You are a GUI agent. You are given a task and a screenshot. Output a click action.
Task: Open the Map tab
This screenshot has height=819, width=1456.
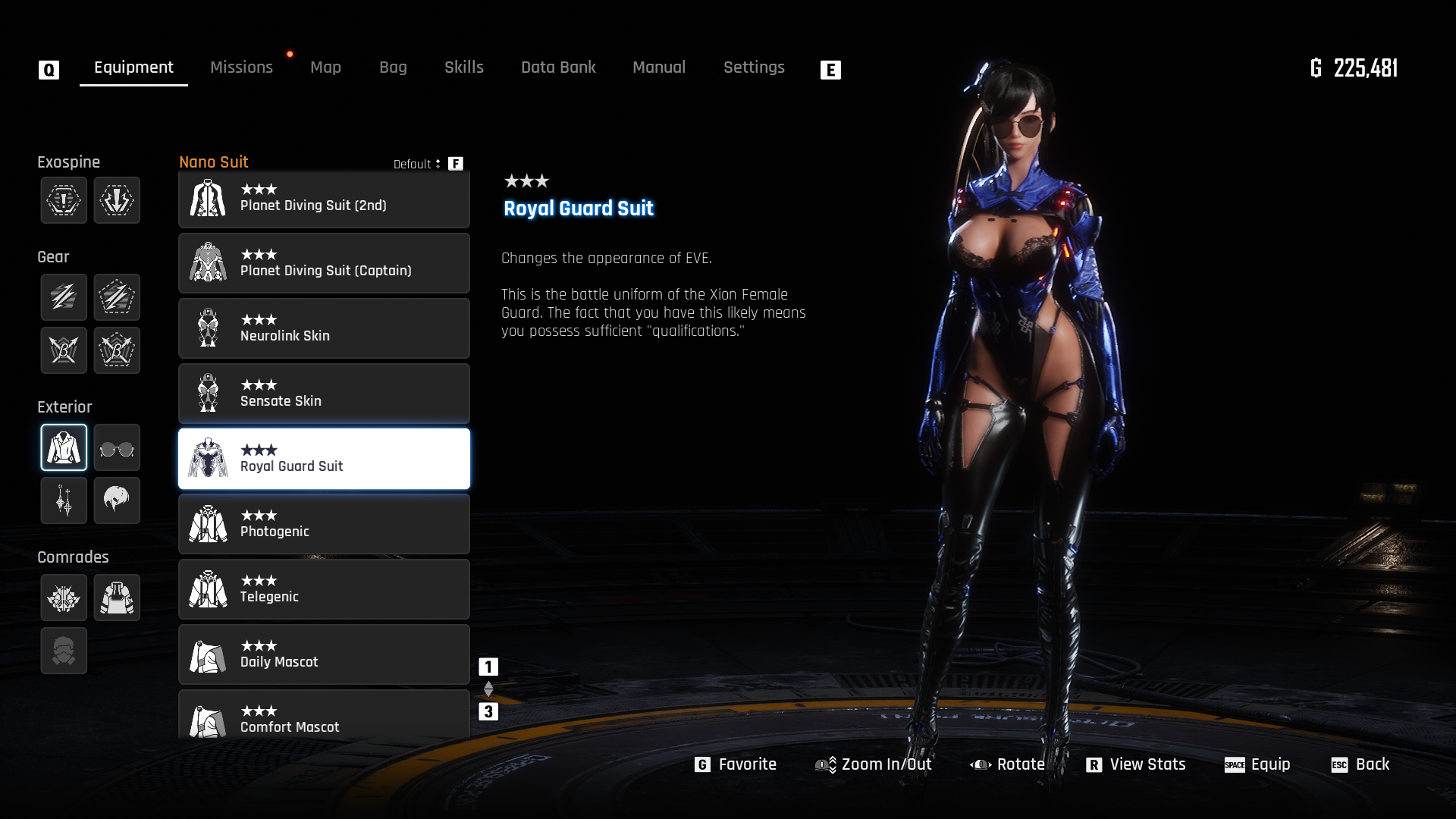325,67
